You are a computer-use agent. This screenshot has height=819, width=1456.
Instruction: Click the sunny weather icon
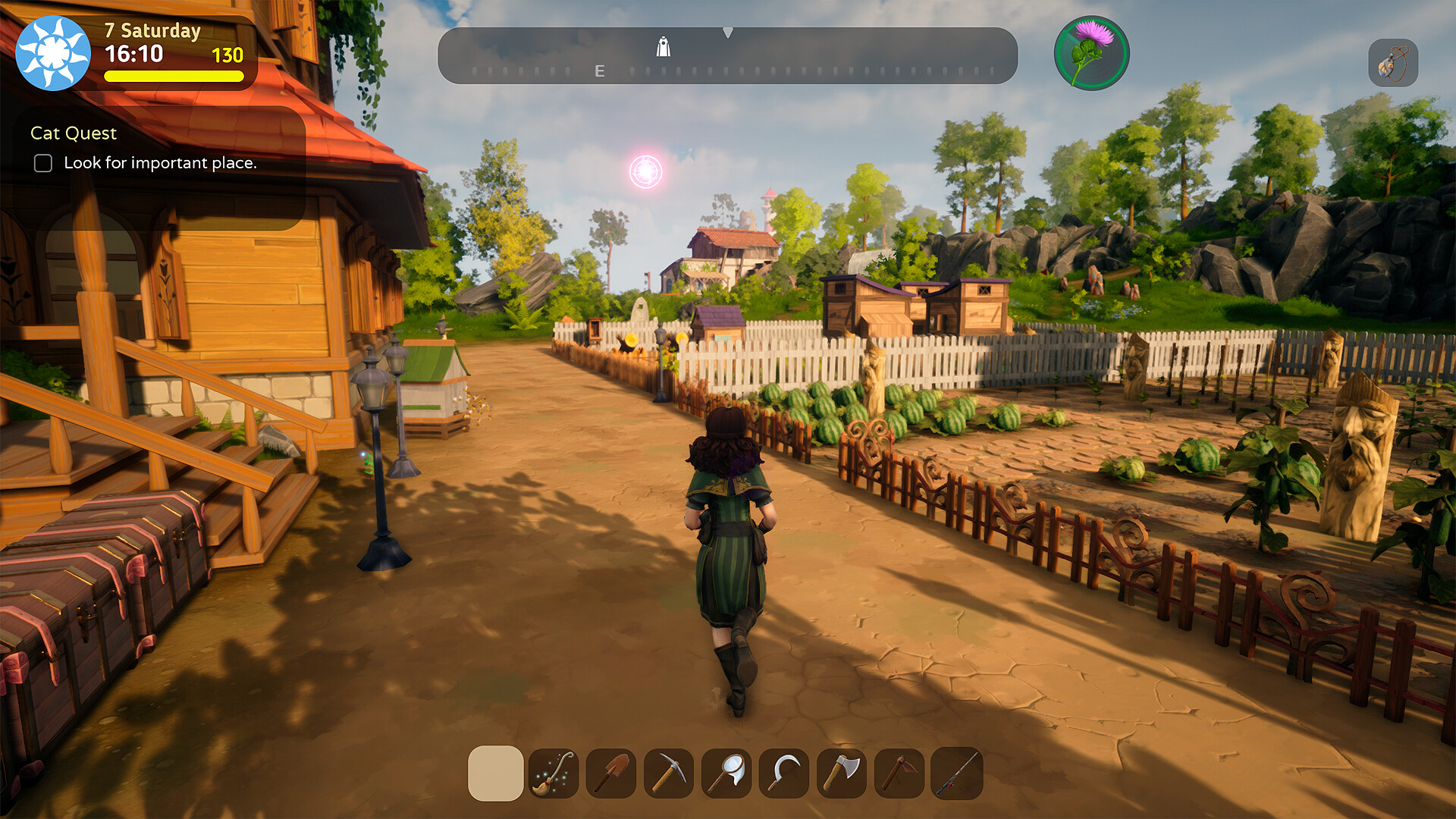tap(53, 53)
